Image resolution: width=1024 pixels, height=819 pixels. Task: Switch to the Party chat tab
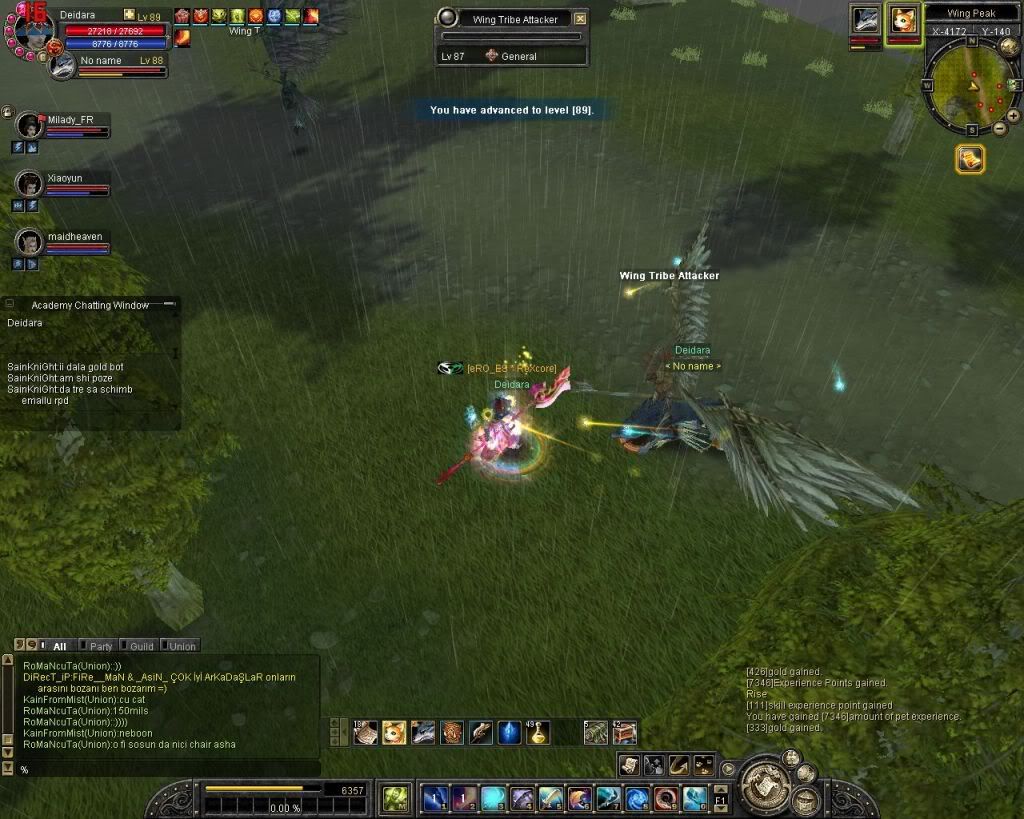pos(98,646)
